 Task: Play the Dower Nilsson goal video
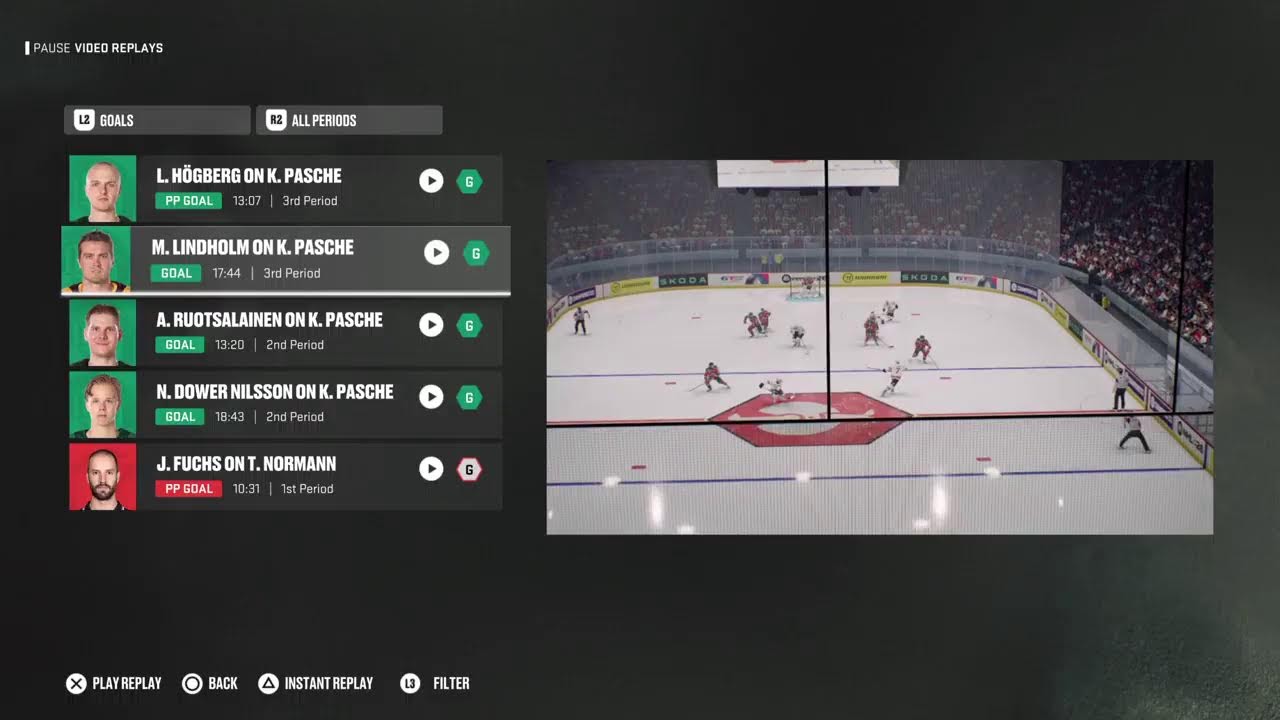coord(431,397)
